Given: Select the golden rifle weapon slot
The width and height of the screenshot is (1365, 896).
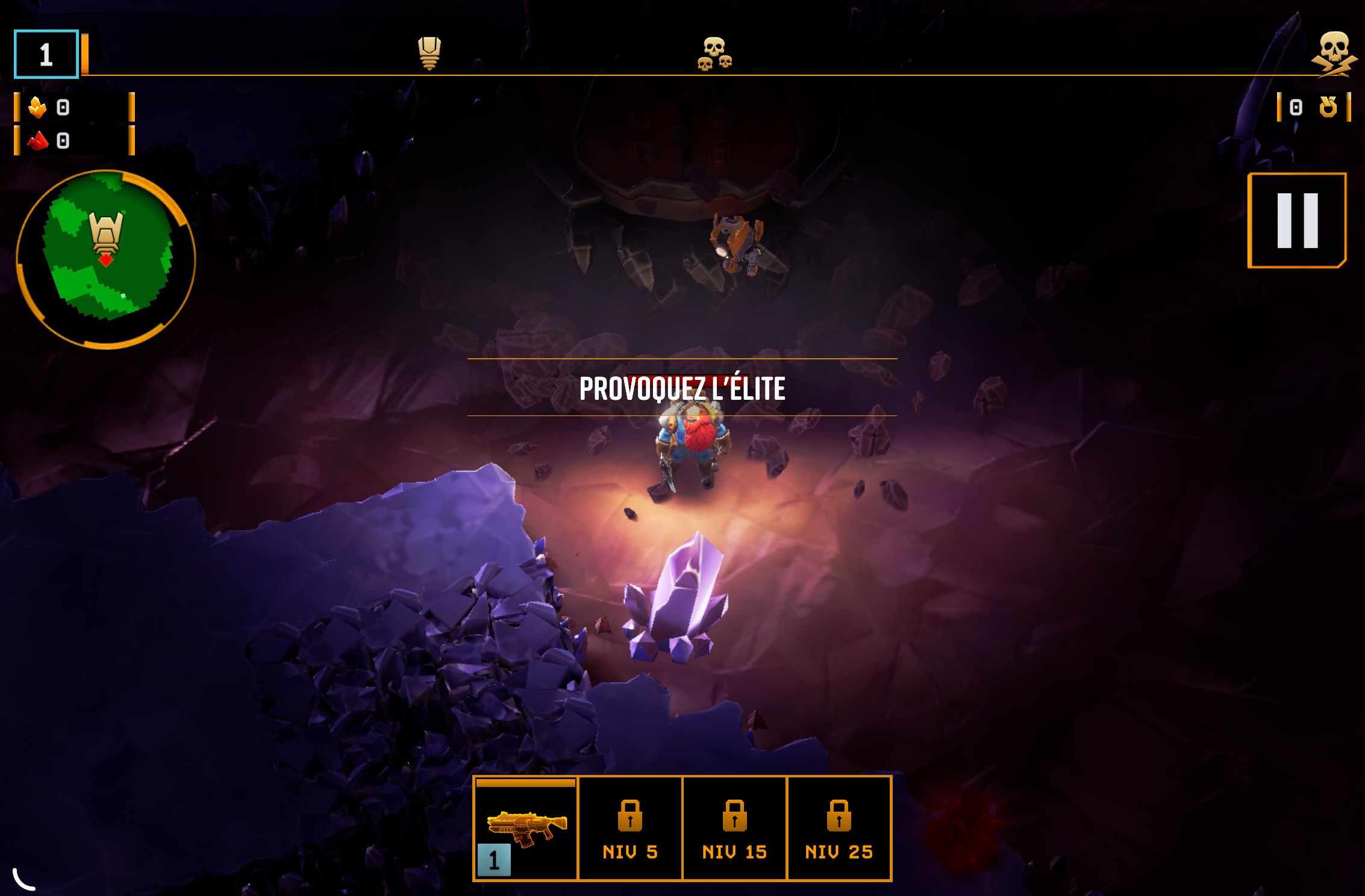Looking at the screenshot, I should coord(526,829).
